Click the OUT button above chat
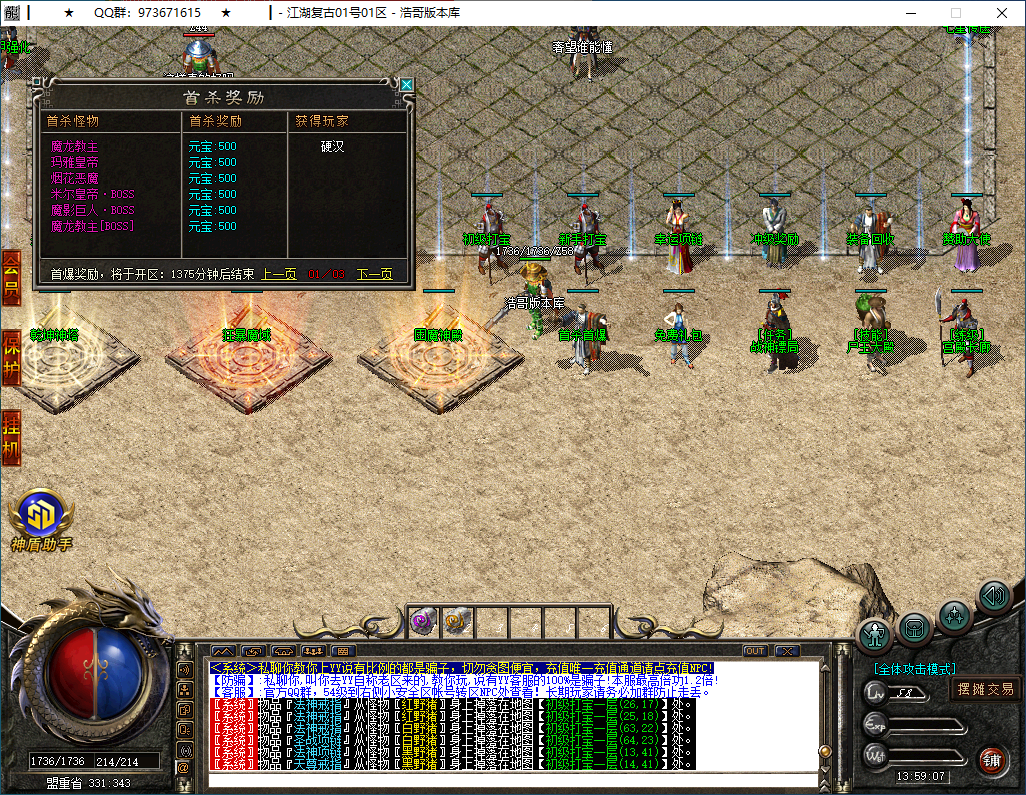This screenshot has width=1026, height=795. click(x=755, y=651)
